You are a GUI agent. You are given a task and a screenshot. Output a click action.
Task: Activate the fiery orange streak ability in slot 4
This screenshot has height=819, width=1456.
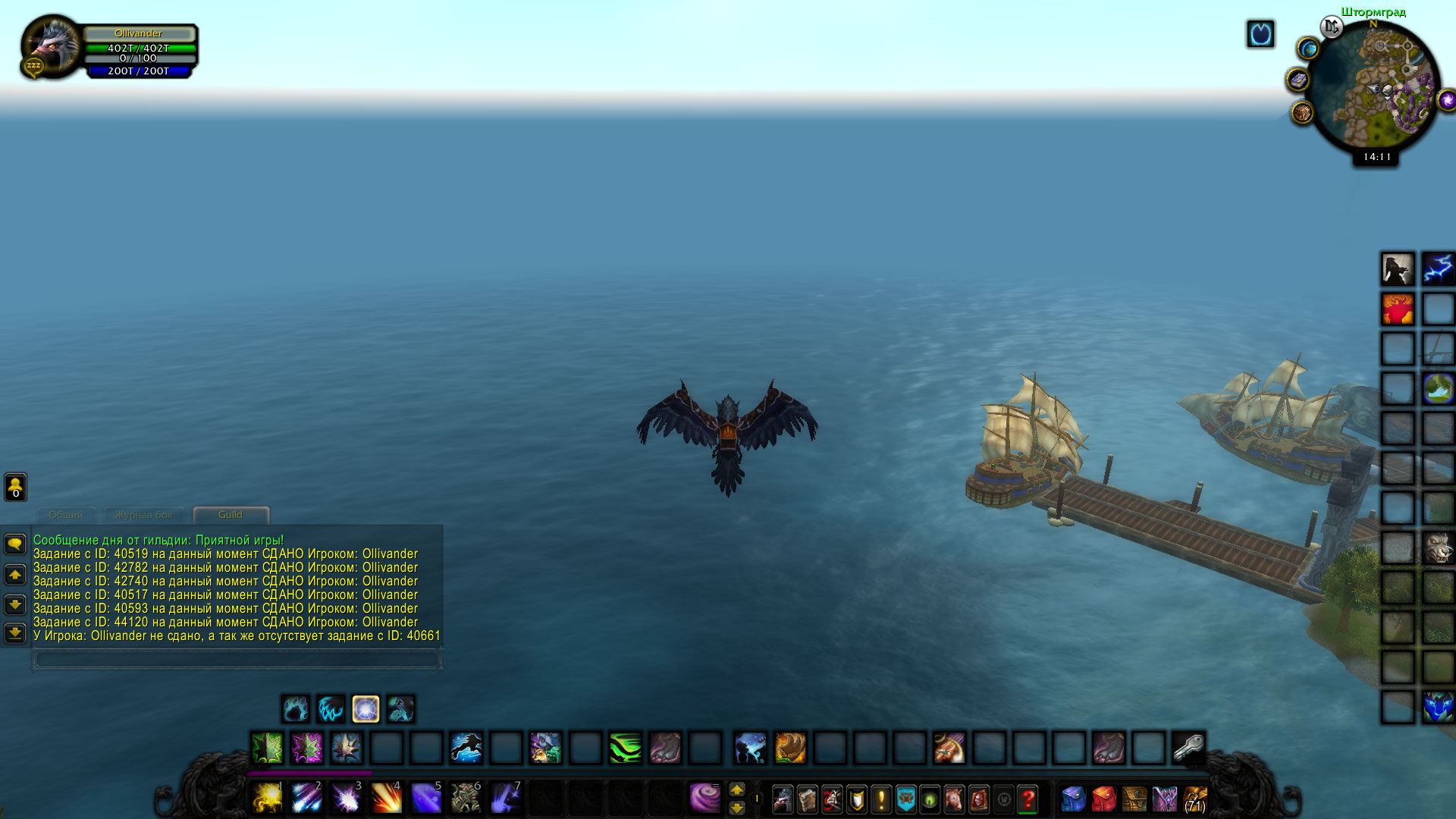coord(386,798)
